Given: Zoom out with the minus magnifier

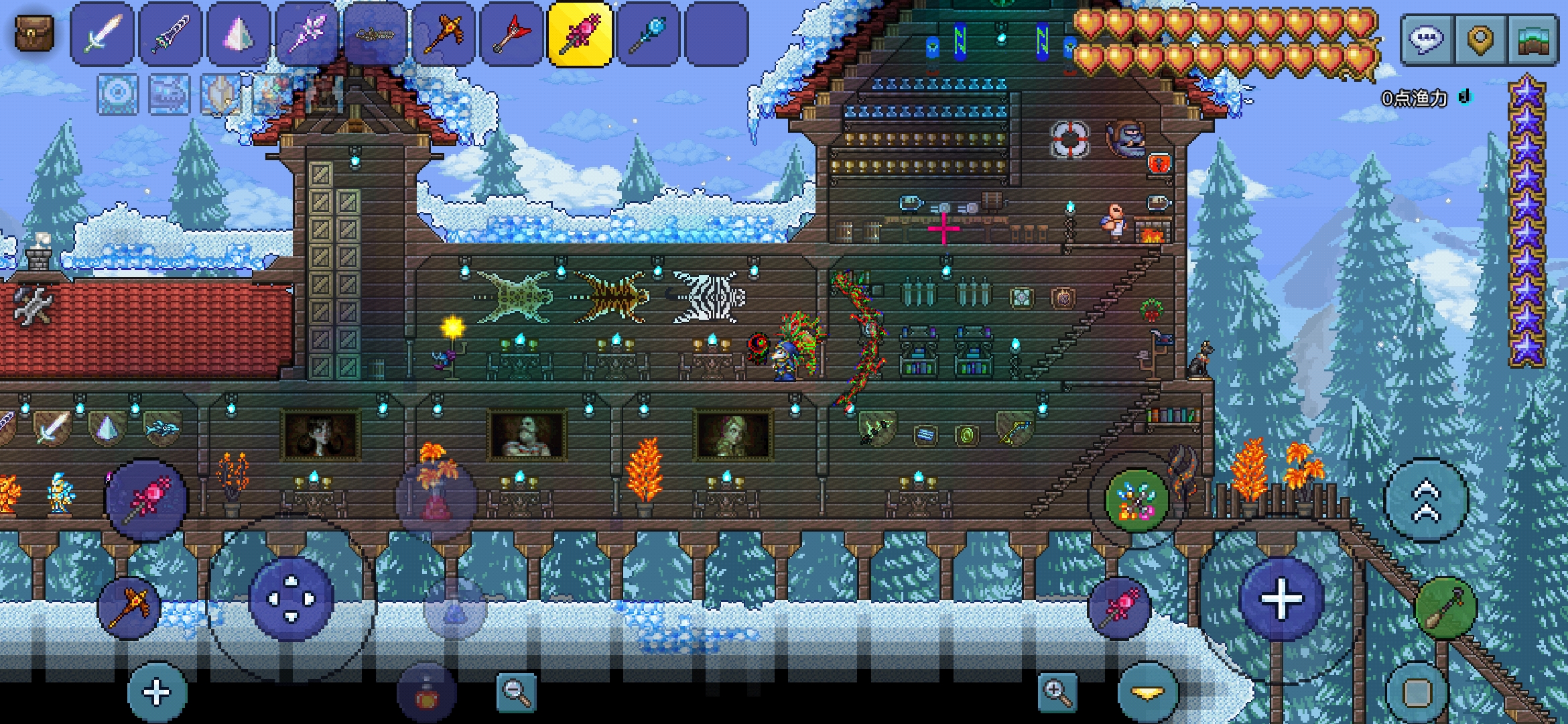Looking at the screenshot, I should 516,692.
